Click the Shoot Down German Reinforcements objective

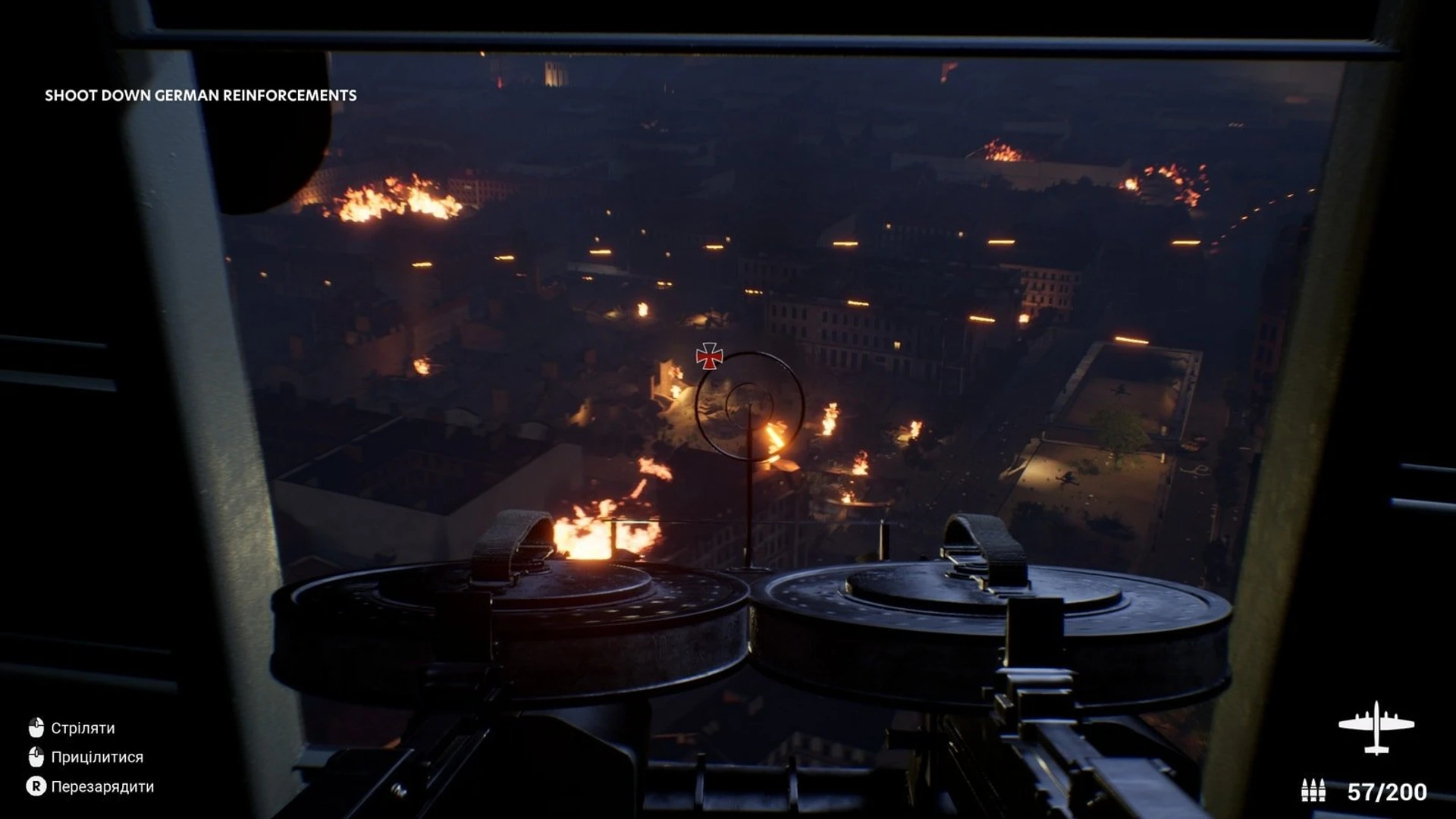(200, 96)
